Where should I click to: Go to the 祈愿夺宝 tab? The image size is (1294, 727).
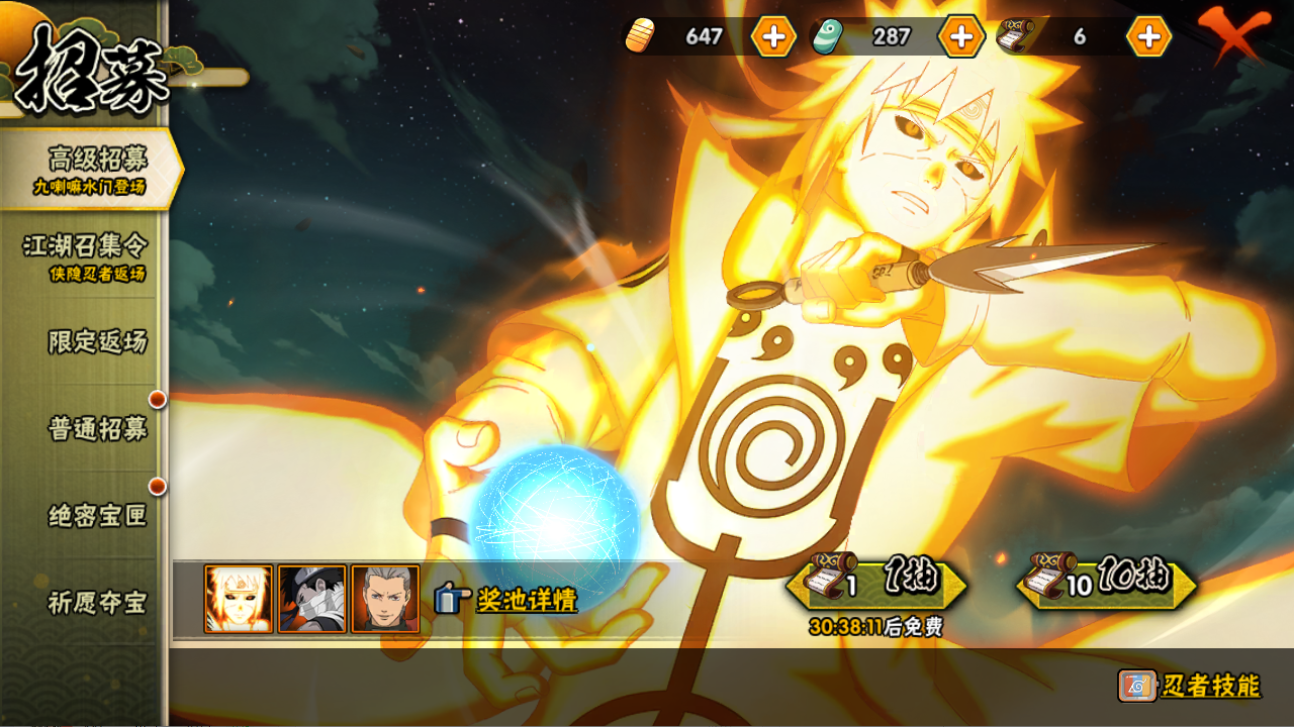click(x=96, y=603)
